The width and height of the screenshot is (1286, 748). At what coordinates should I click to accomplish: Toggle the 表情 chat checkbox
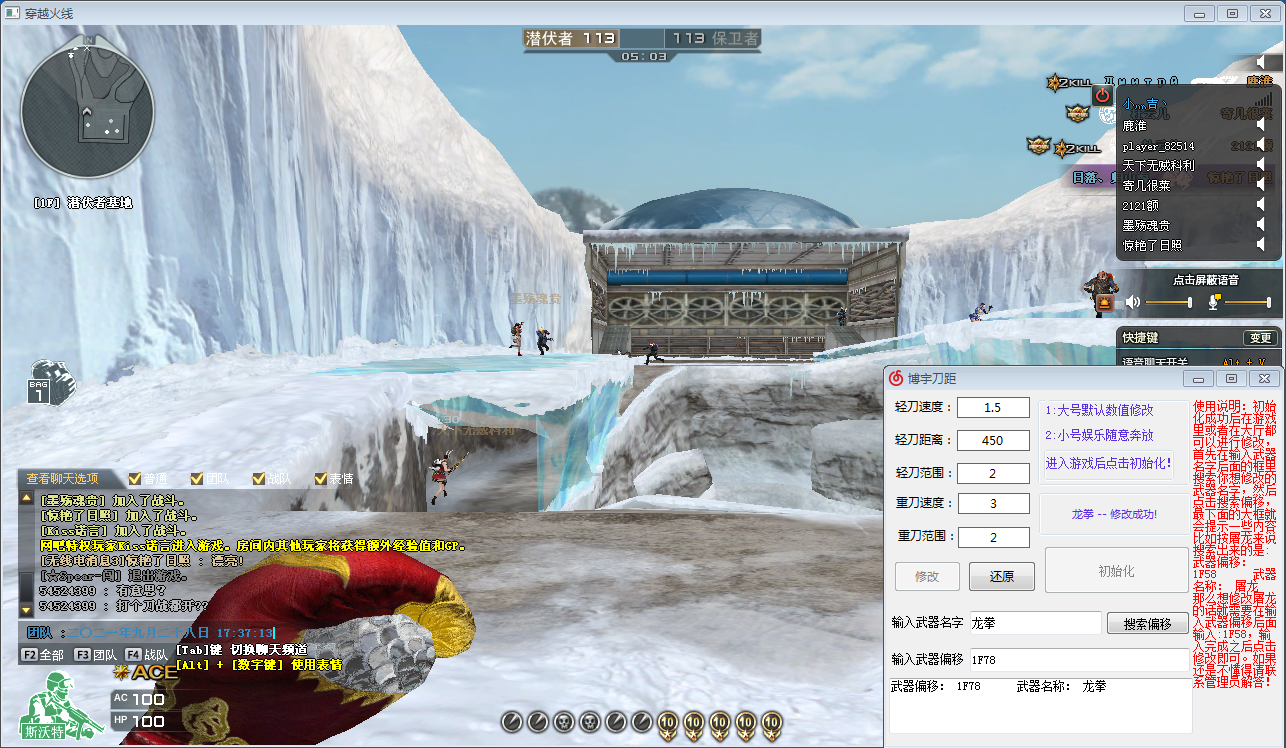coord(321,479)
